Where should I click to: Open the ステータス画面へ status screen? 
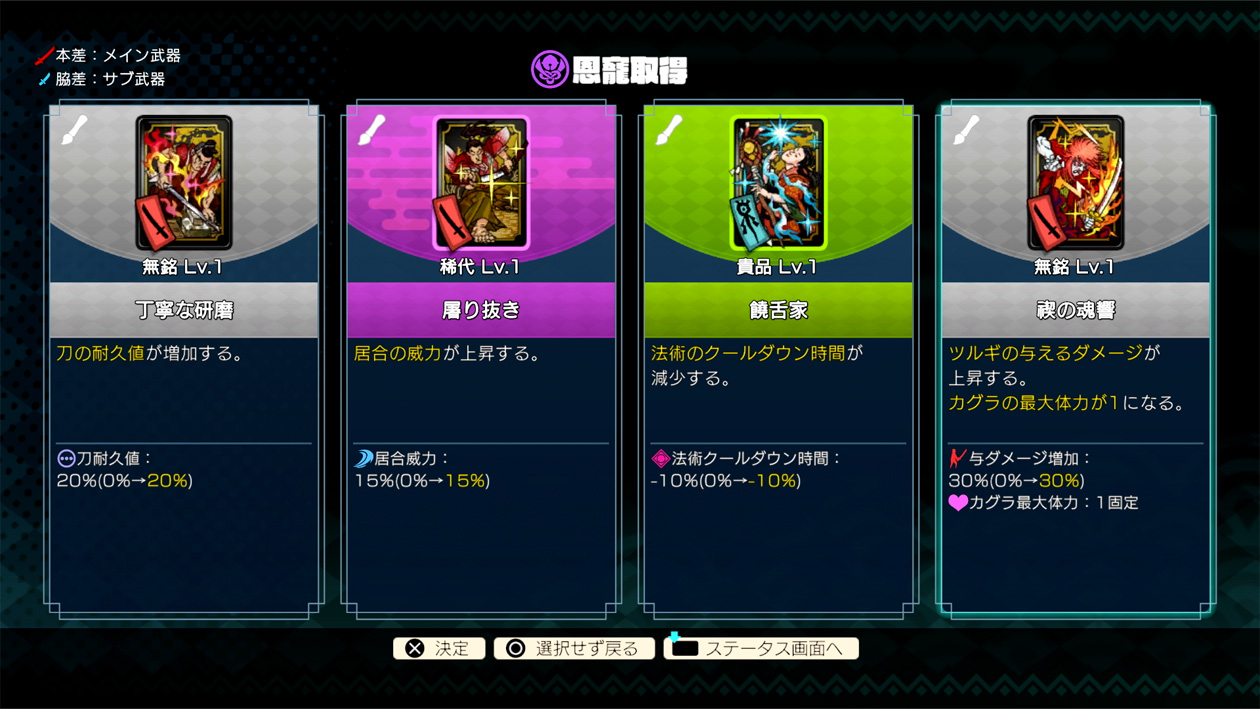pos(761,648)
